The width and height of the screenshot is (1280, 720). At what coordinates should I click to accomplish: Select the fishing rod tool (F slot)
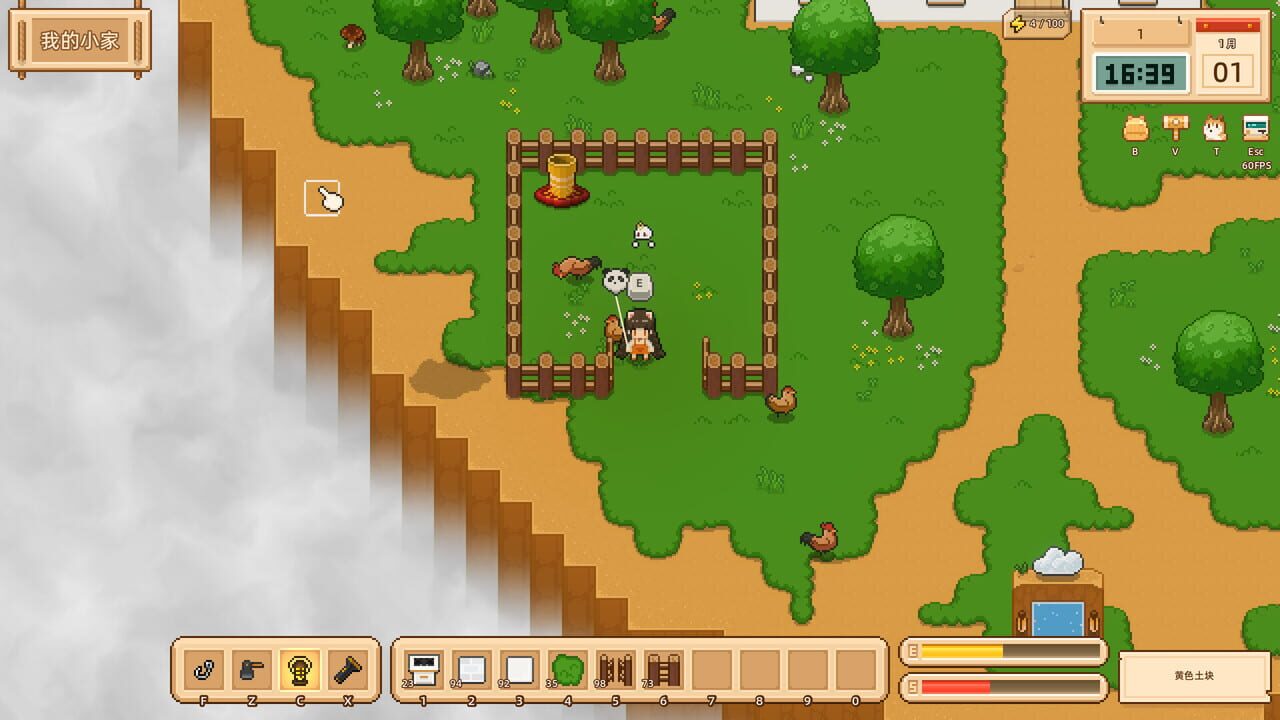click(202, 668)
